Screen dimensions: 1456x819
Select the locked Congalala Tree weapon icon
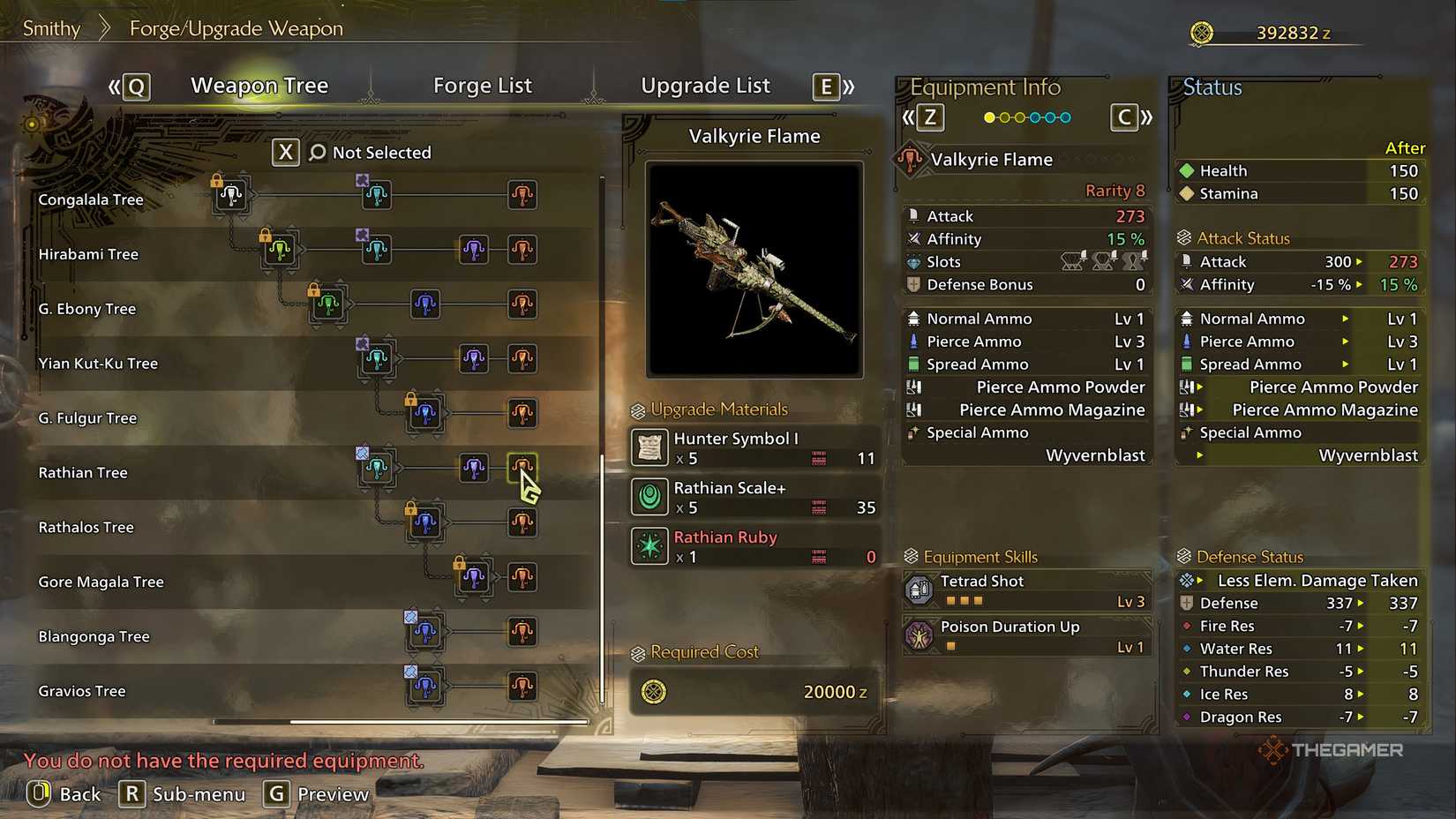point(230,196)
